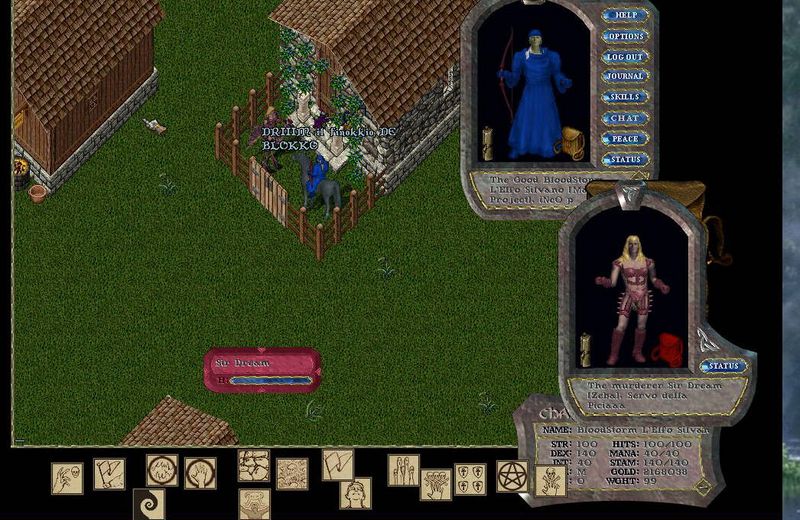
Task: Cast the face portrait spell icon
Action: click(355, 493)
